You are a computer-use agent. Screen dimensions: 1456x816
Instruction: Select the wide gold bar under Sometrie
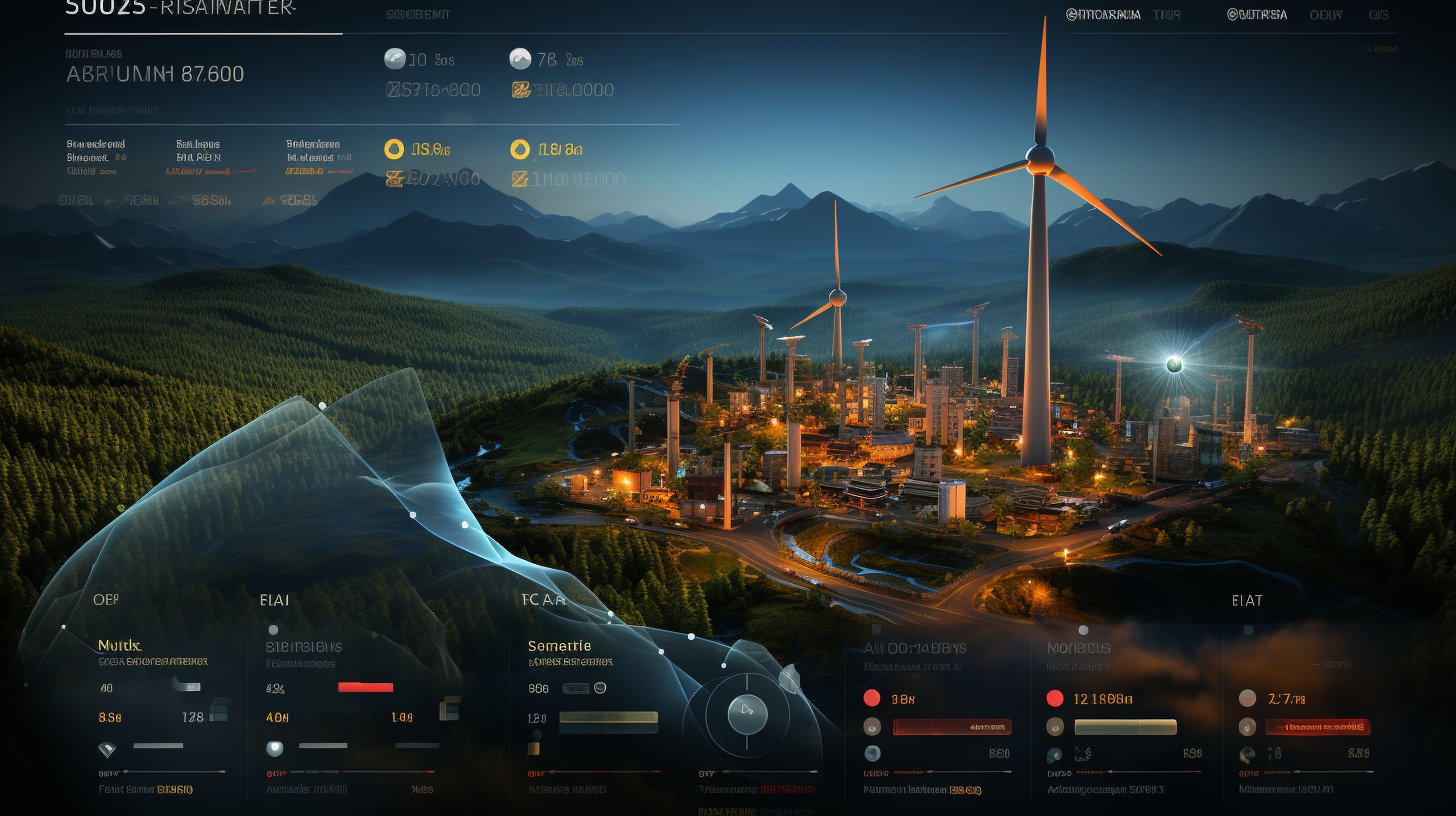(608, 717)
